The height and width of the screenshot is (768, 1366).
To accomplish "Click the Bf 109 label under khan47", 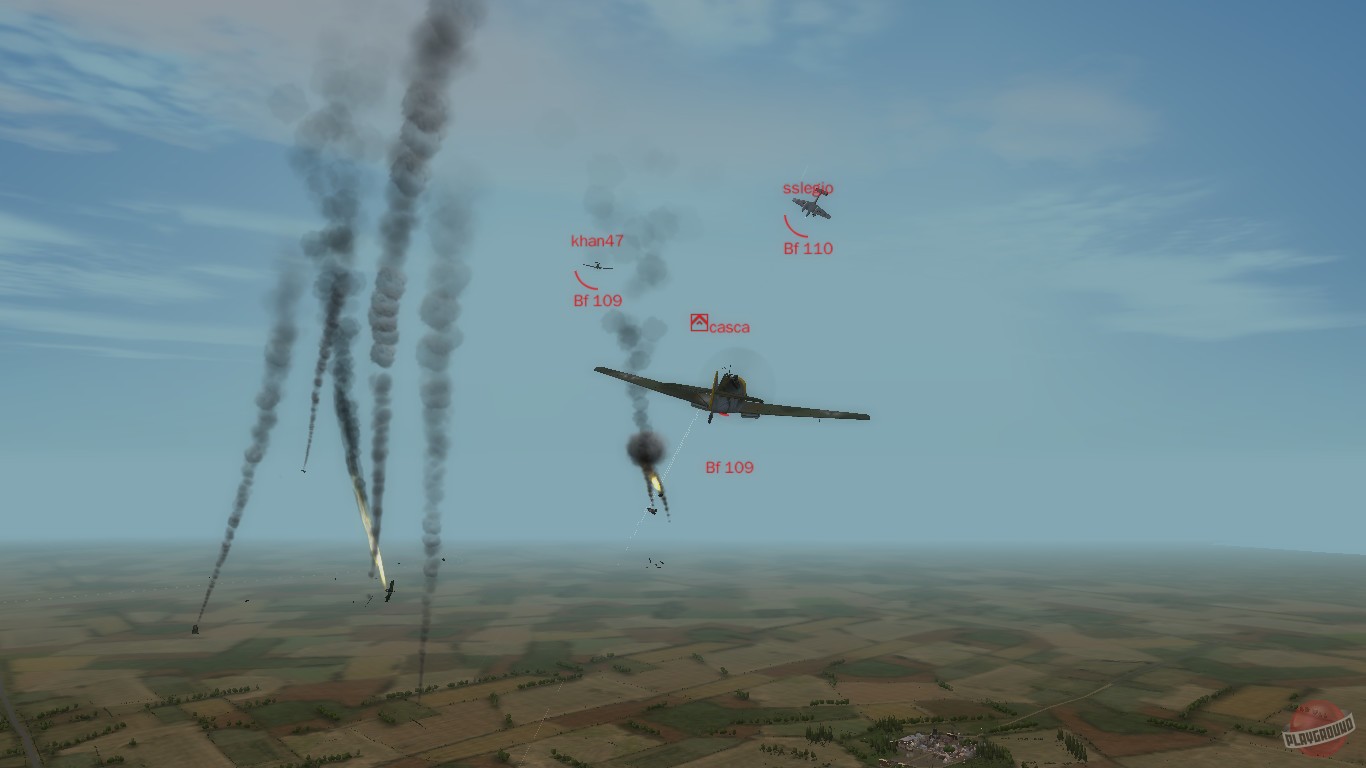I will pyautogui.click(x=598, y=299).
